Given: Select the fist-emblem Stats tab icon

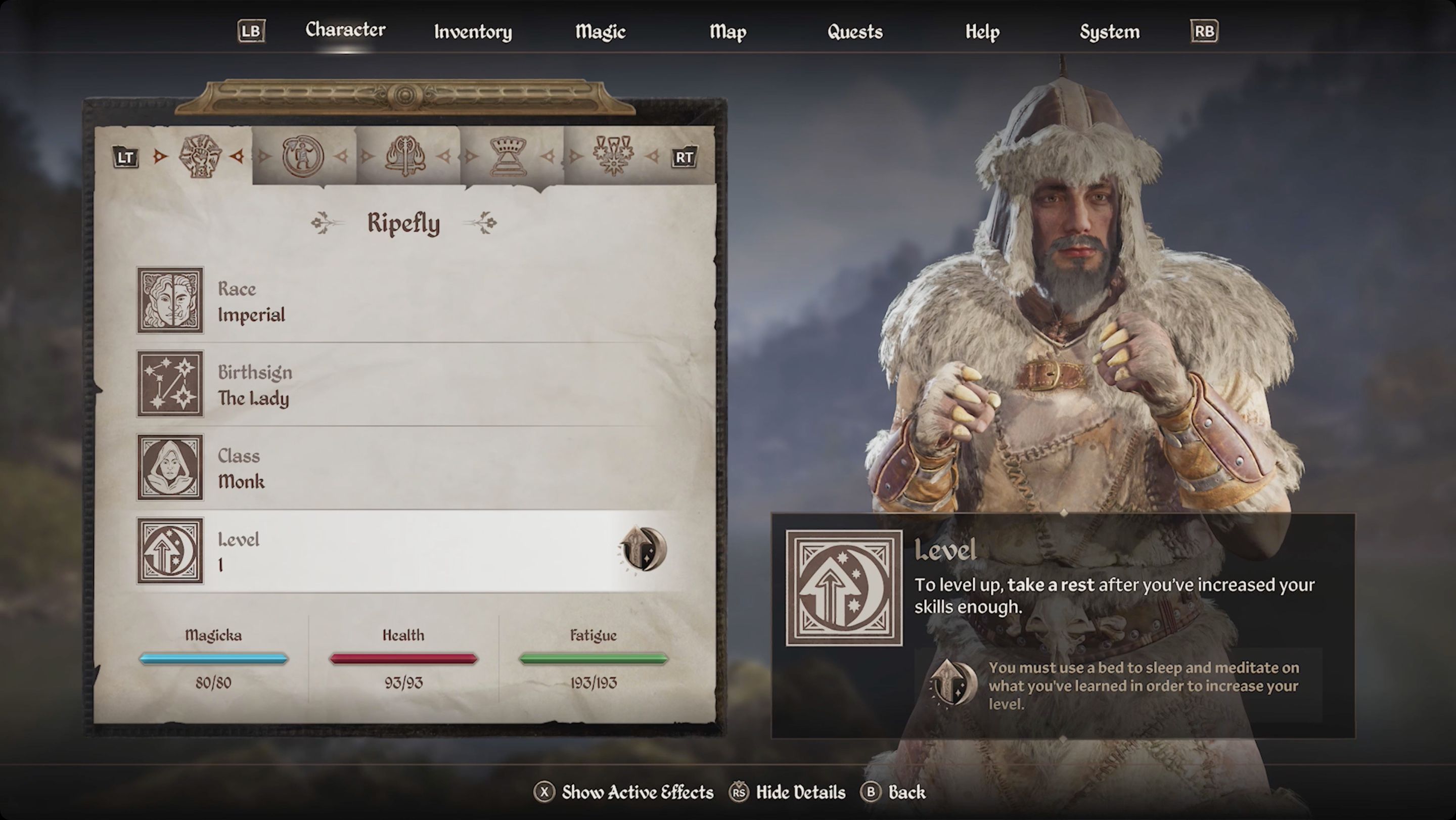Looking at the screenshot, I should [202, 157].
